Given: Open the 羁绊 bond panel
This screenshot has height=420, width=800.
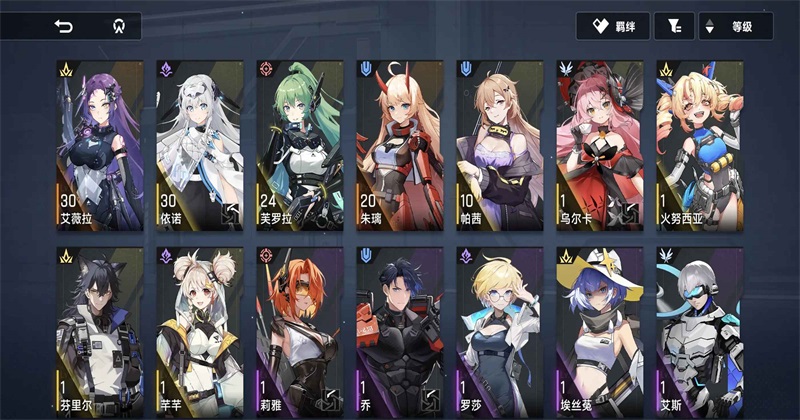Looking at the screenshot, I should [x=613, y=27].
